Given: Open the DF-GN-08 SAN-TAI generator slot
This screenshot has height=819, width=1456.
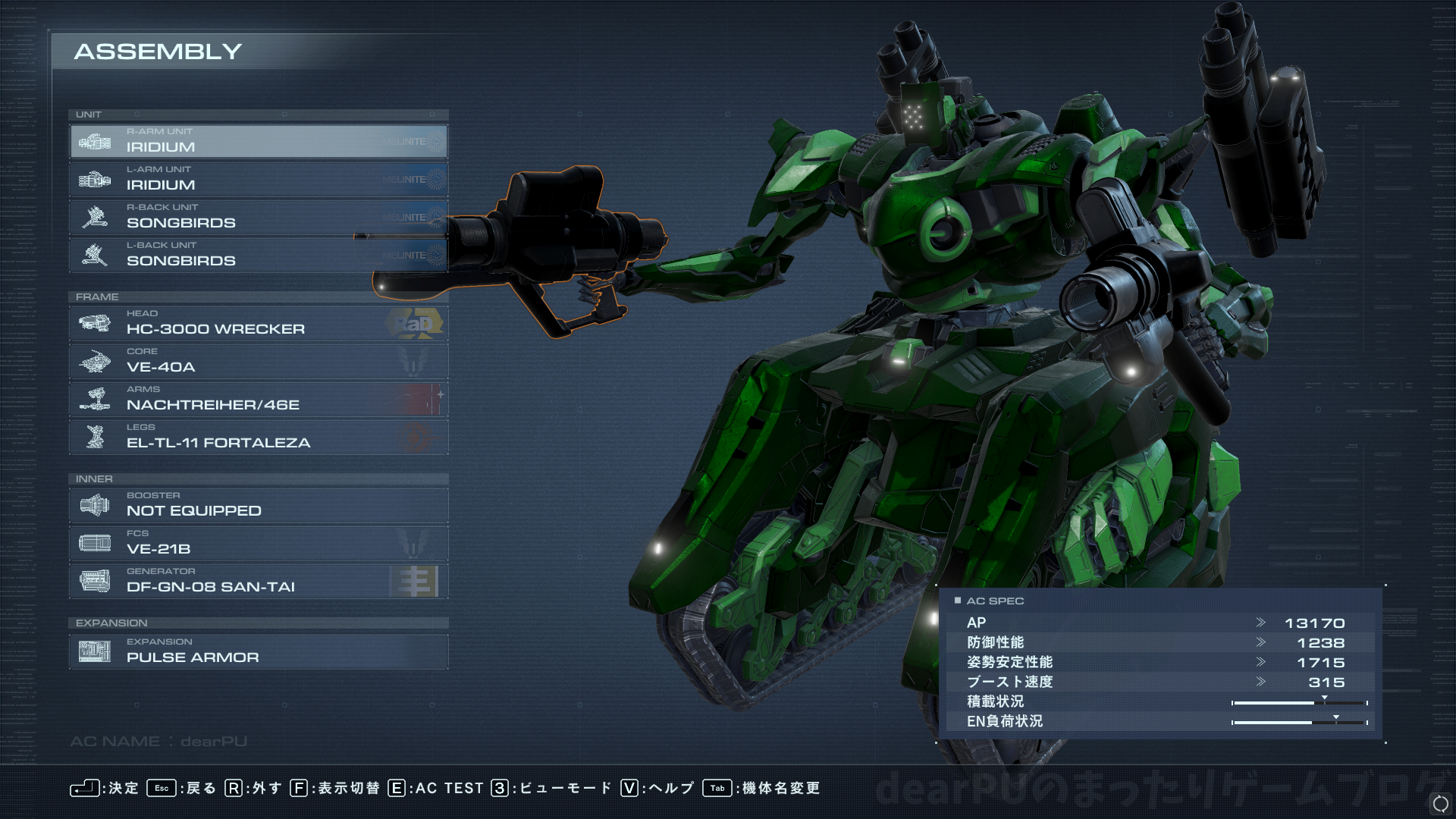Looking at the screenshot, I should (x=258, y=582).
